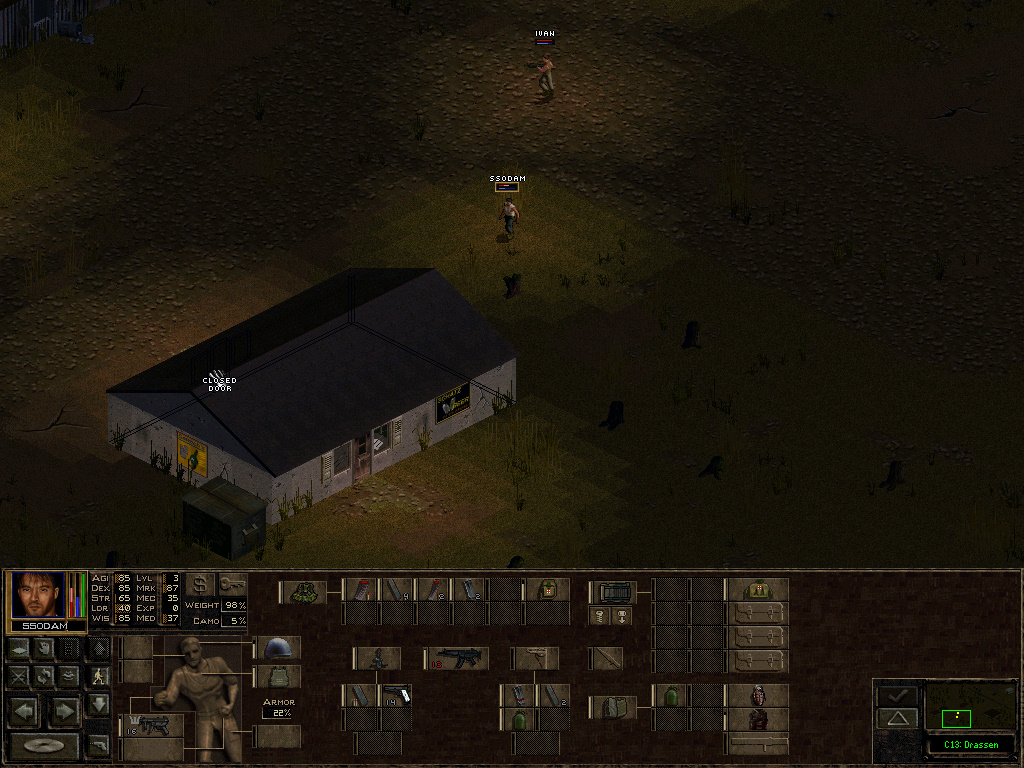Viewport: 1024px width, 768px height.
Task: Click the dollar sign money button
Action: point(200,585)
